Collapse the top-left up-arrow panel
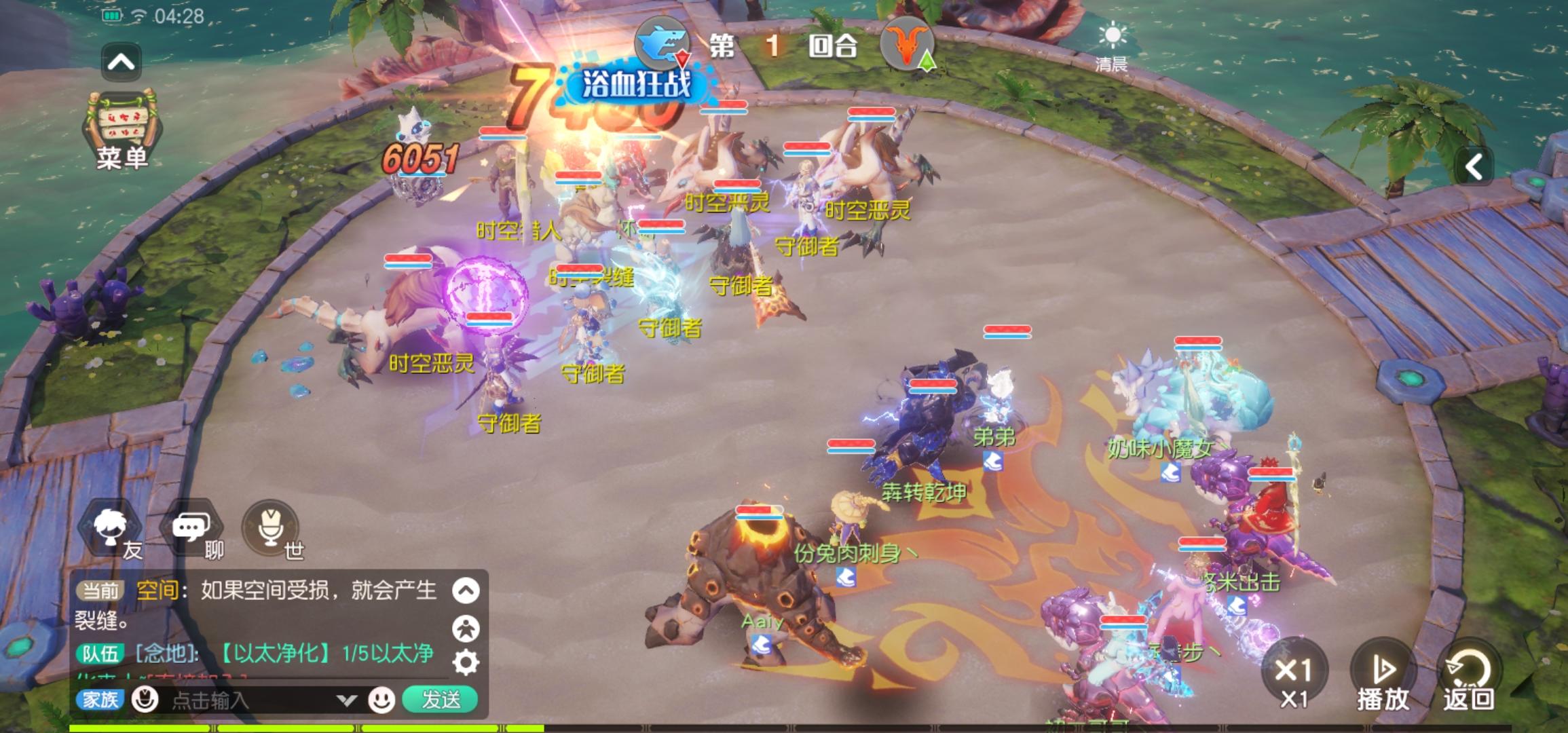The height and width of the screenshot is (733, 1568). coord(121,62)
